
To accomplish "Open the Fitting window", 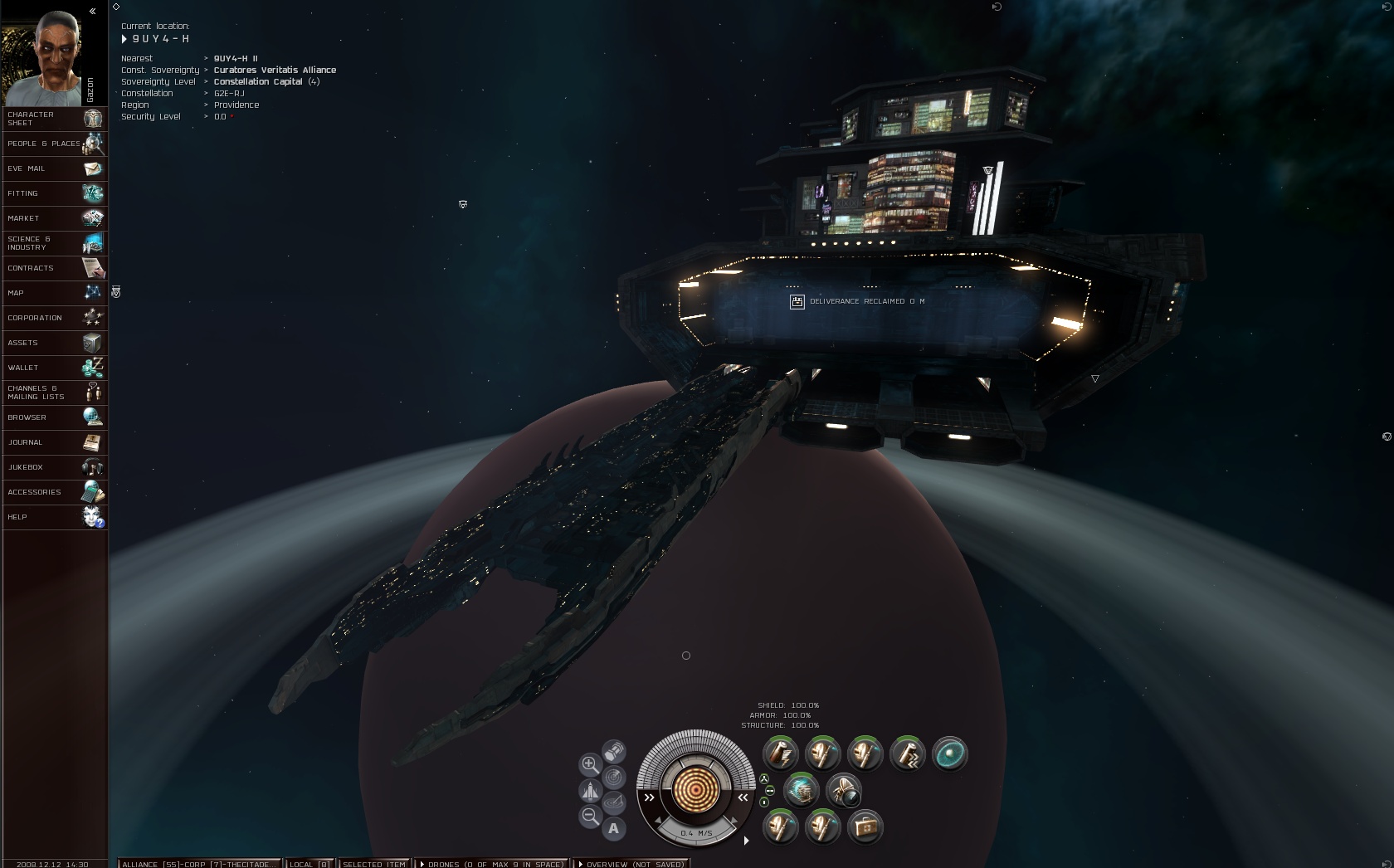I will click(55, 193).
